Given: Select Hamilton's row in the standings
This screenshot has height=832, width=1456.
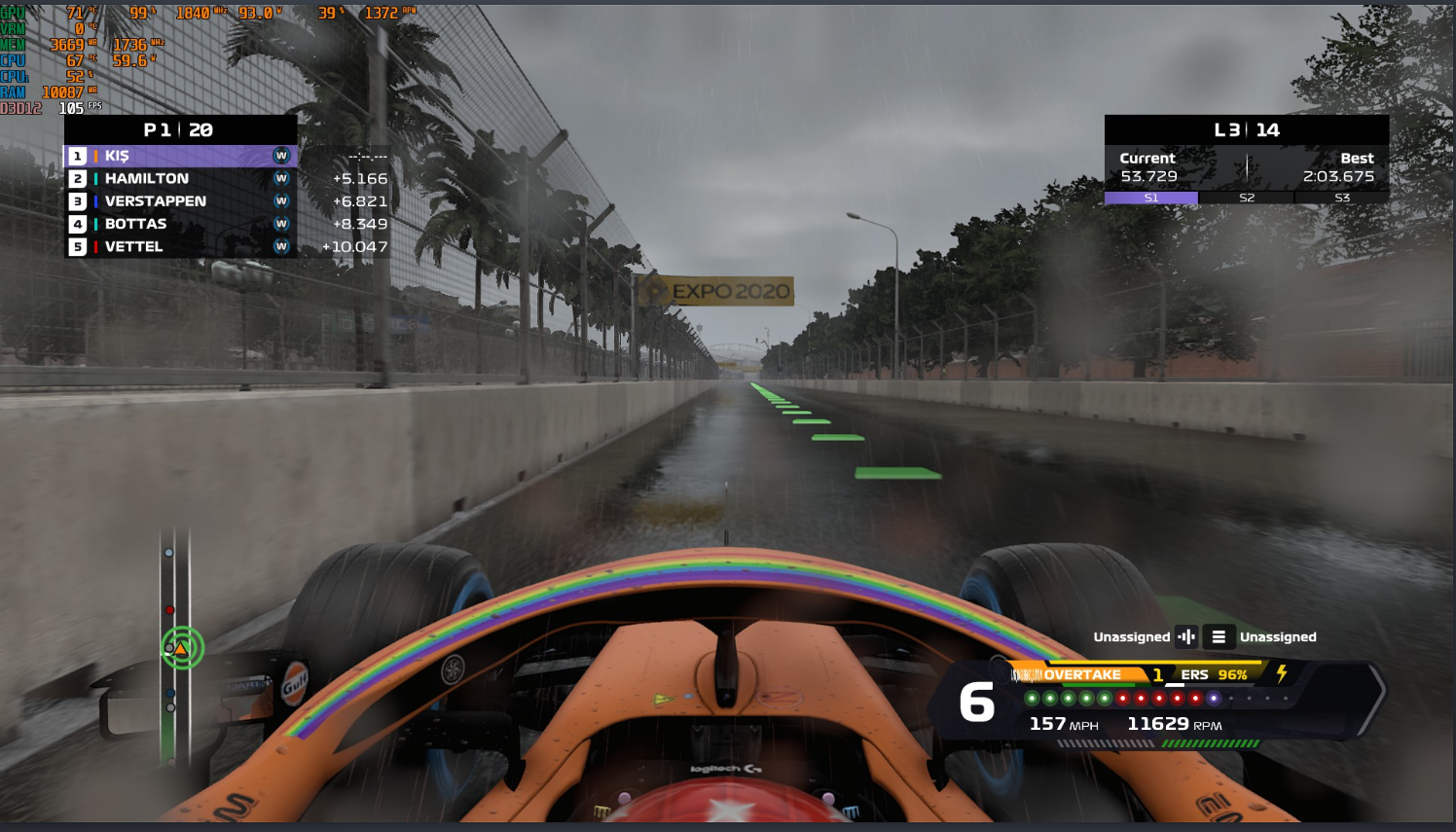Looking at the screenshot, I should [x=180, y=179].
